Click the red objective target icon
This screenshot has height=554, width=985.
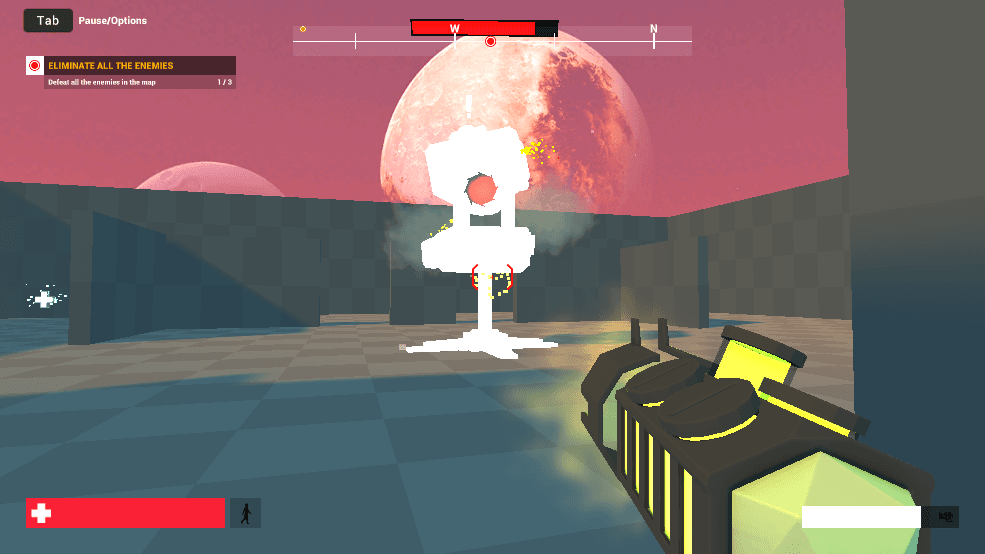[35, 66]
